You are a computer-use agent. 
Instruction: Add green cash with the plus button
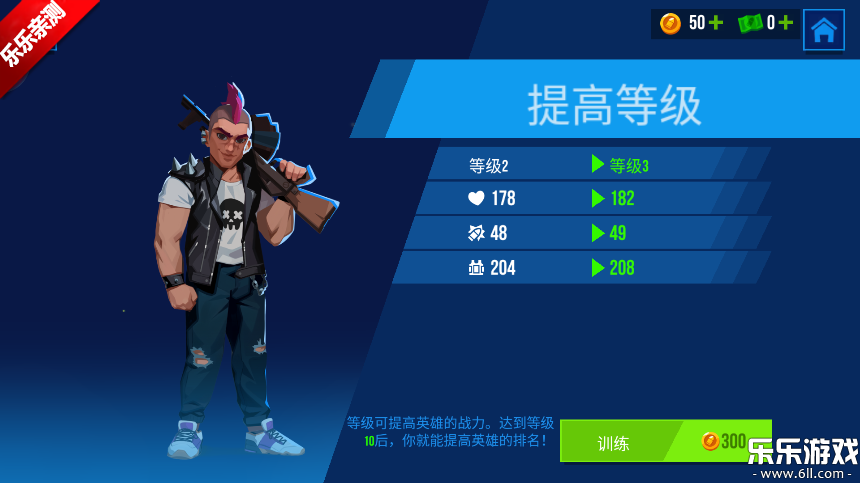[x=787, y=23]
